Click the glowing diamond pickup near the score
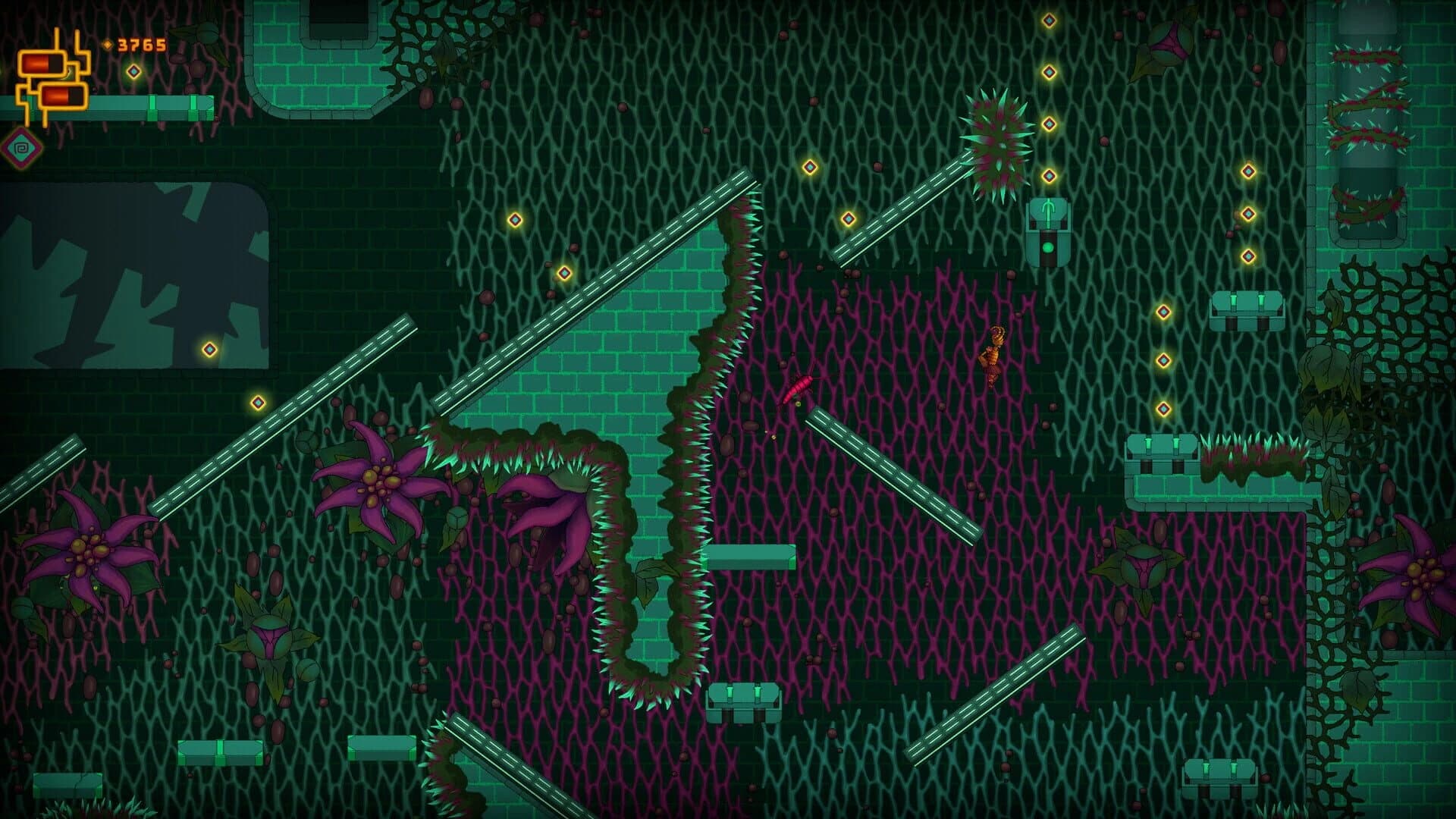1456x819 pixels. coord(135,73)
